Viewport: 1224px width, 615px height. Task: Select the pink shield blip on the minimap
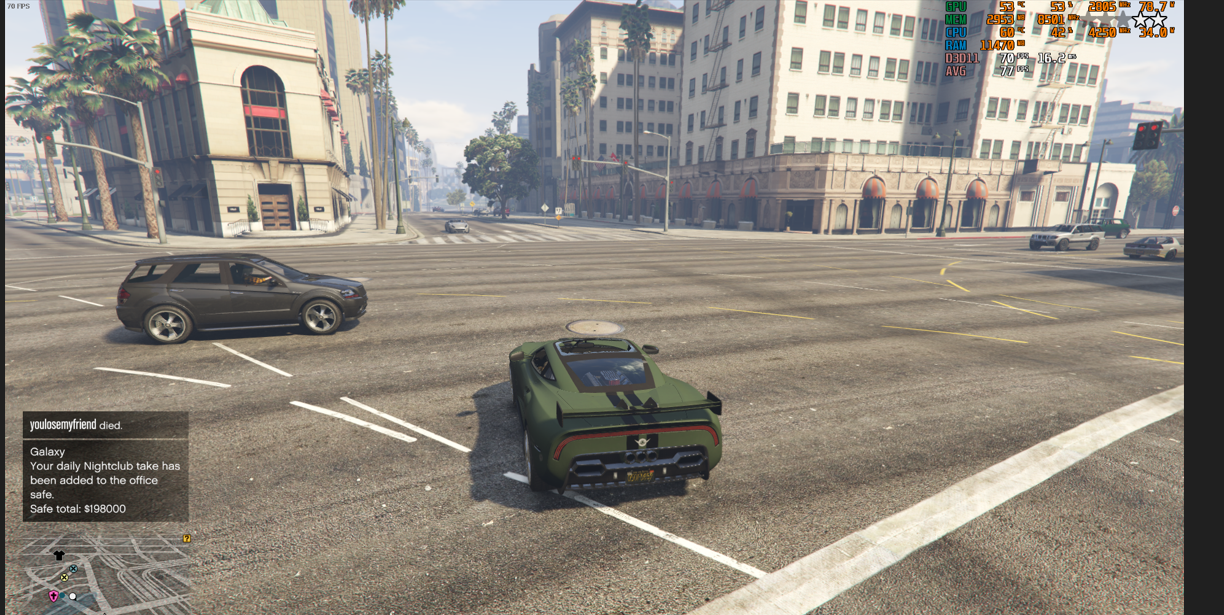point(54,596)
